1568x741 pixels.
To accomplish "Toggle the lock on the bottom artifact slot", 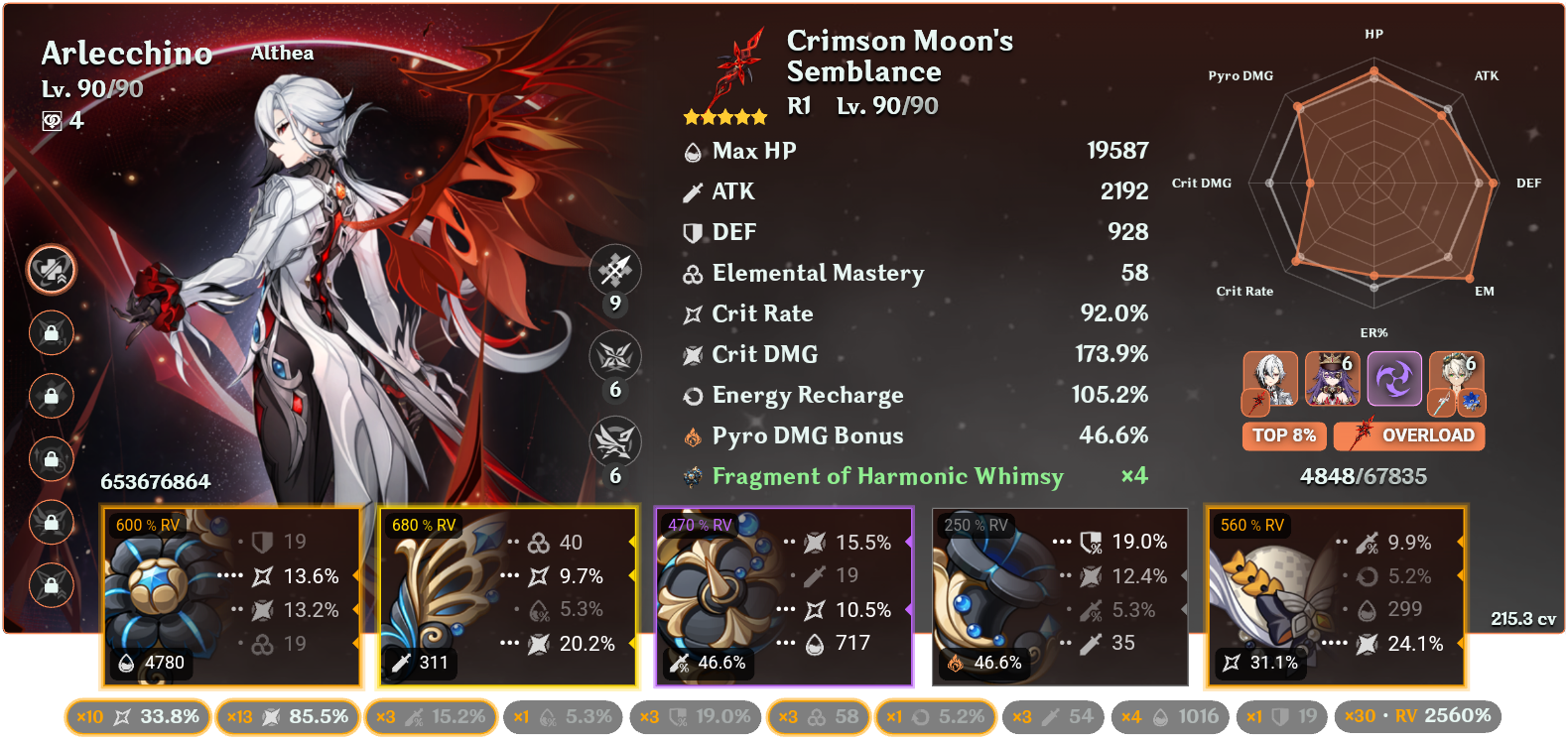I will coord(50,584).
